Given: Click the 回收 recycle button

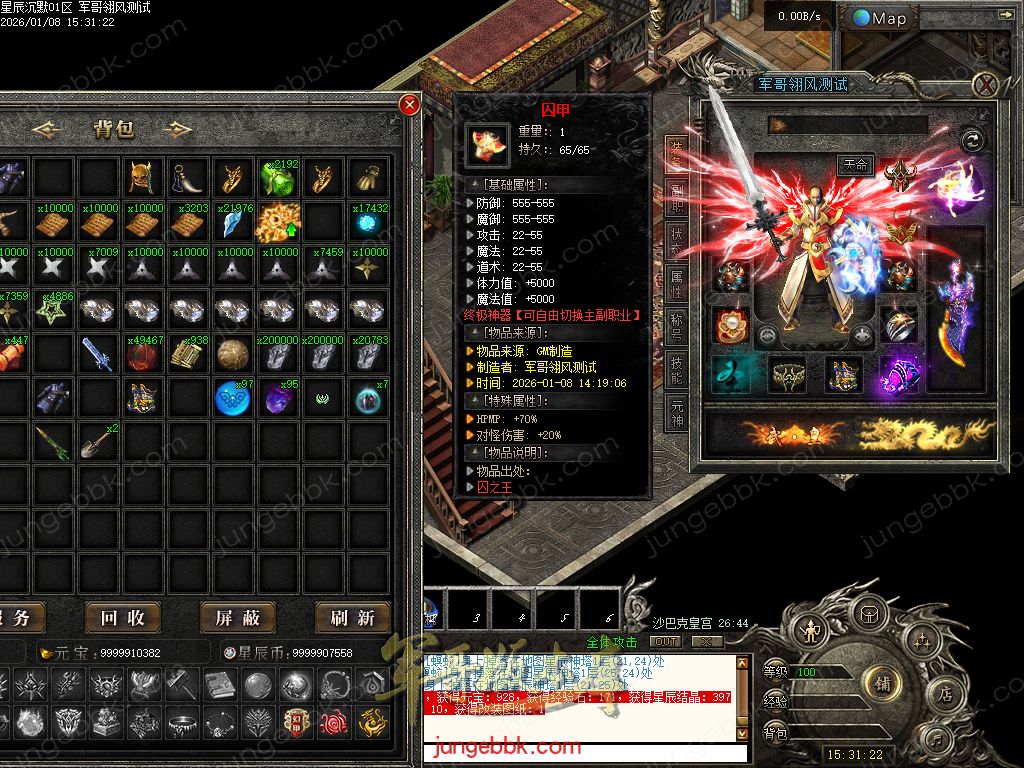Looking at the screenshot, I should [x=123, y=618].
